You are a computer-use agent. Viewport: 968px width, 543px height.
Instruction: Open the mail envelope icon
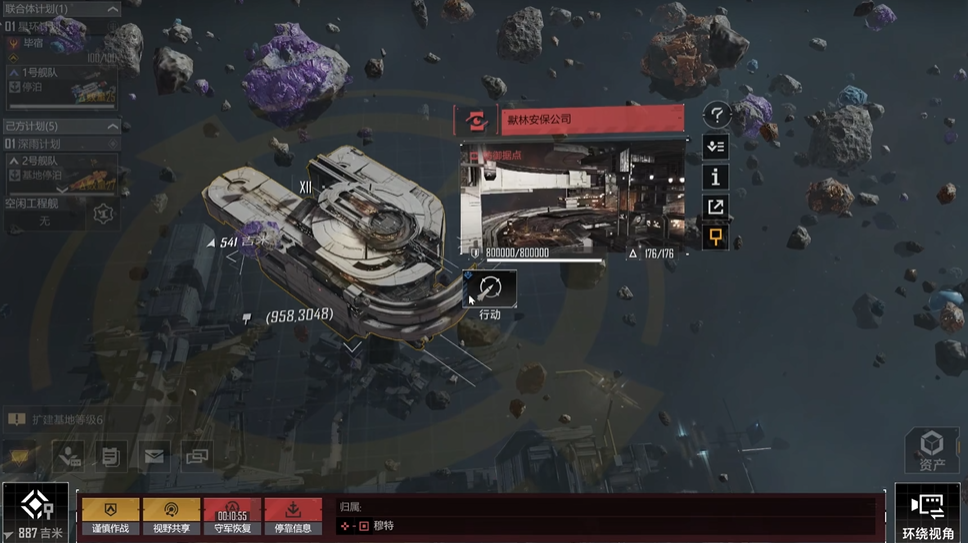pos(154,456)
